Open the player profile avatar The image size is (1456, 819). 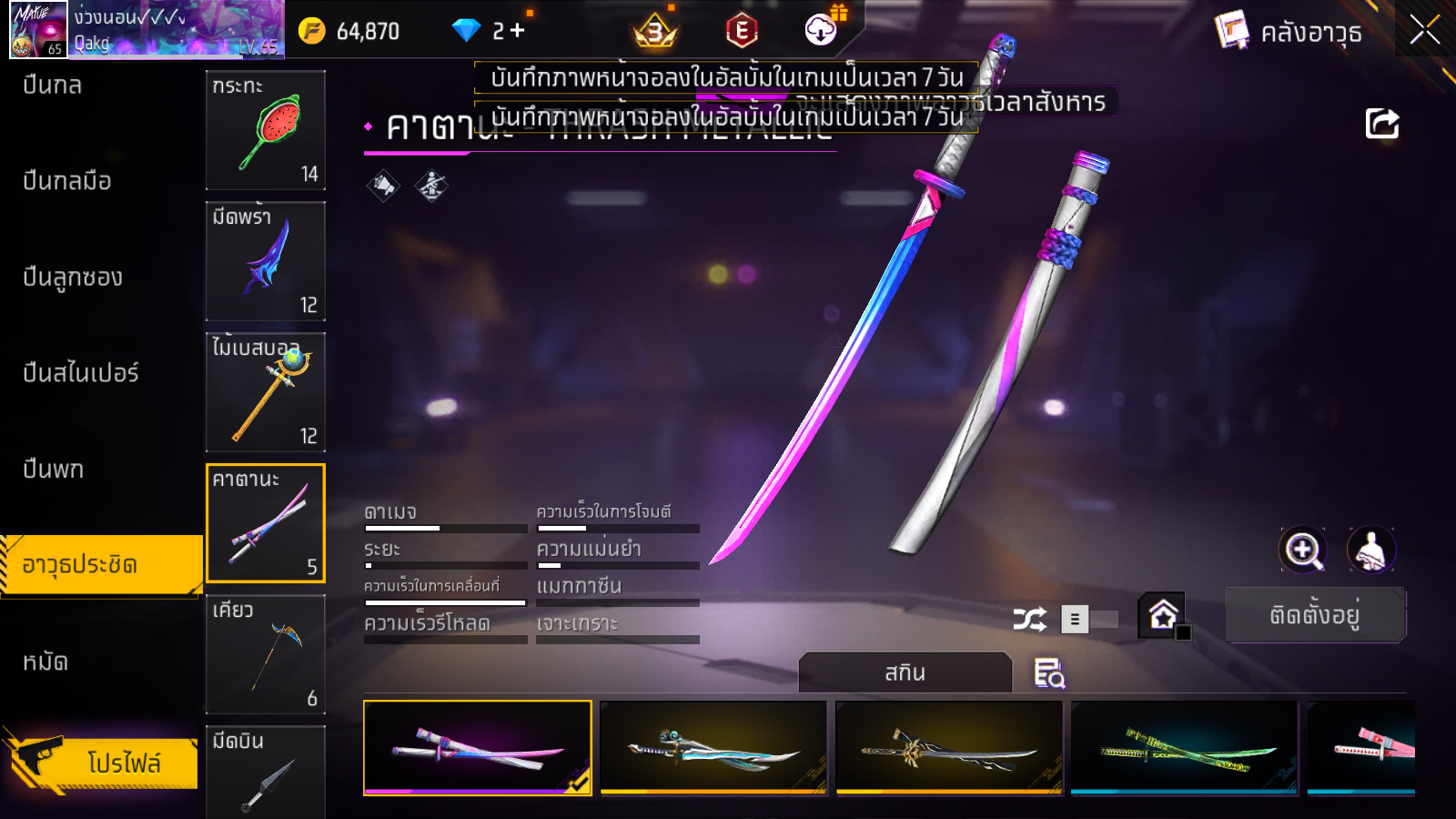point(38,30)
